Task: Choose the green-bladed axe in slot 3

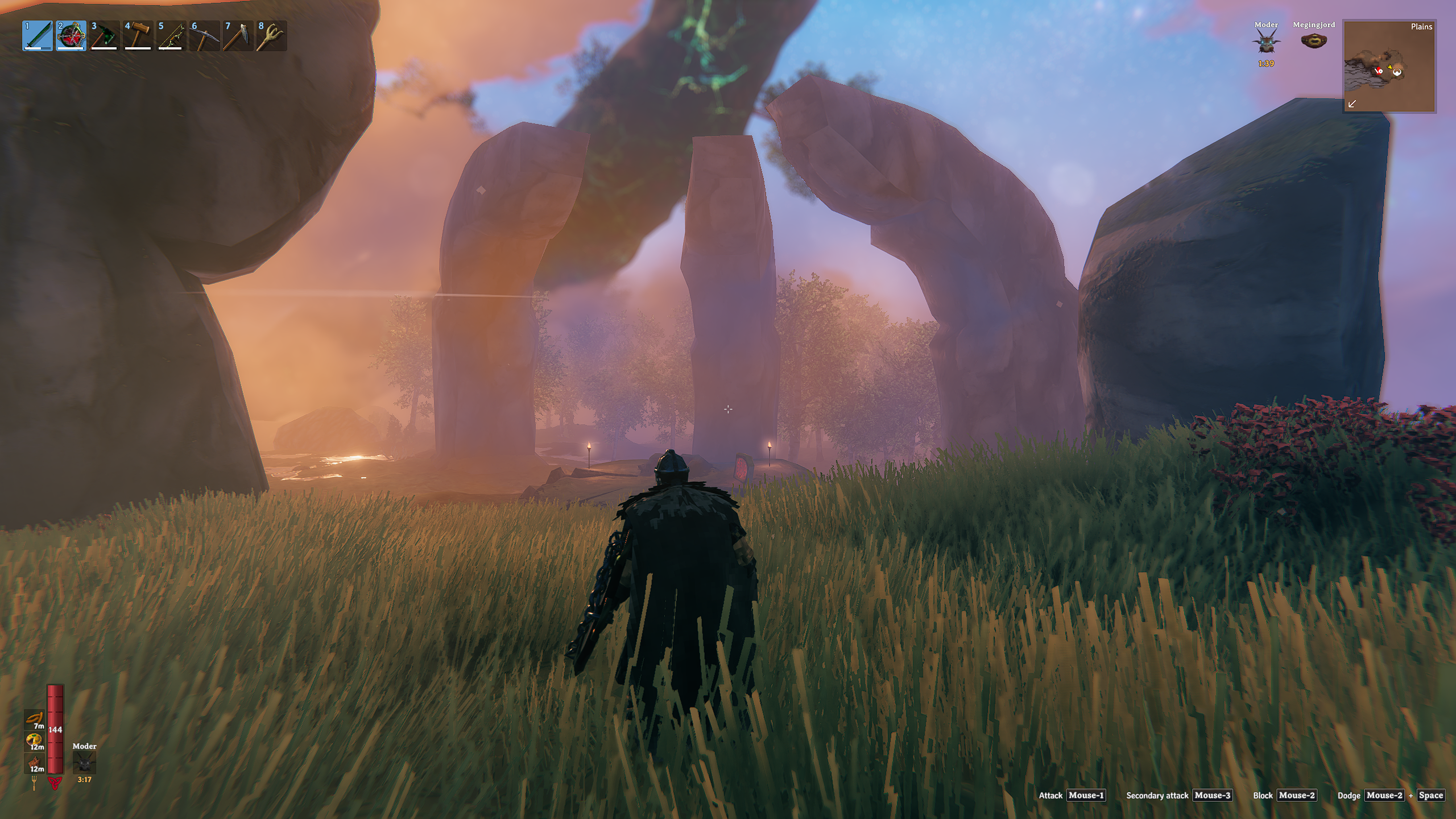Action: click(105, 36)
